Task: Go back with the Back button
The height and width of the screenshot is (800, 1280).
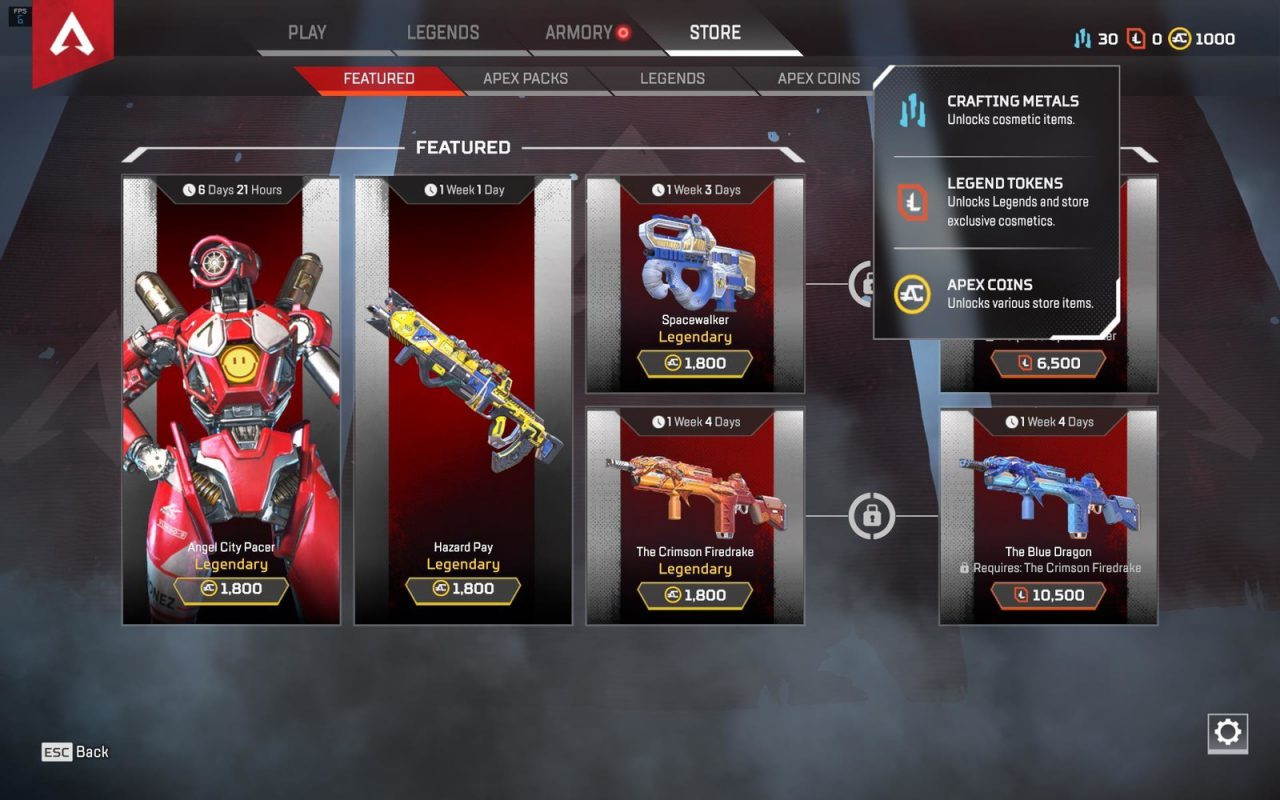Action: (x=76, y=752)
